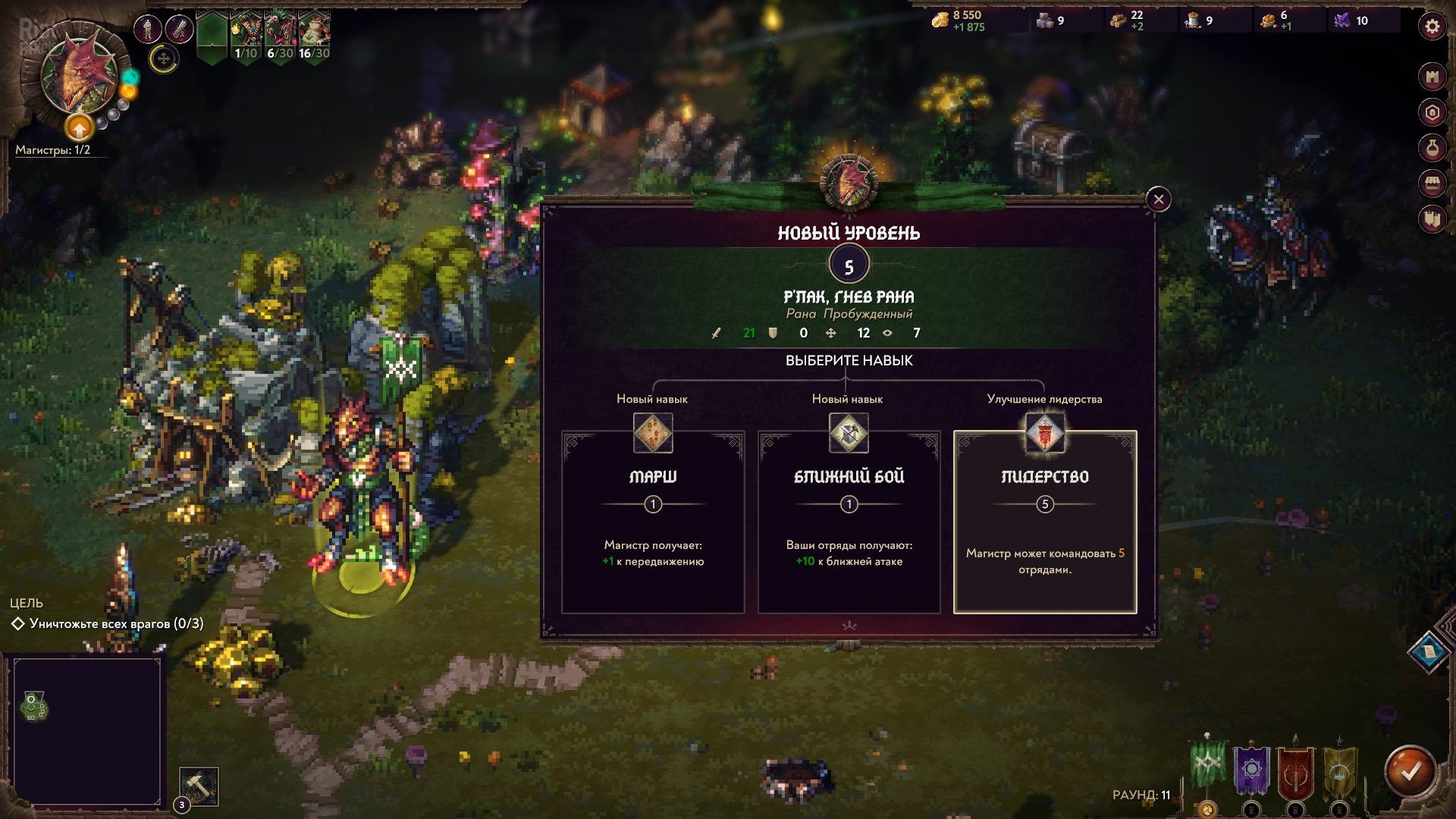This screenshot has height=819, width=1456.
Task: Select the red sword faction banner
Action: pos(1295,772)
